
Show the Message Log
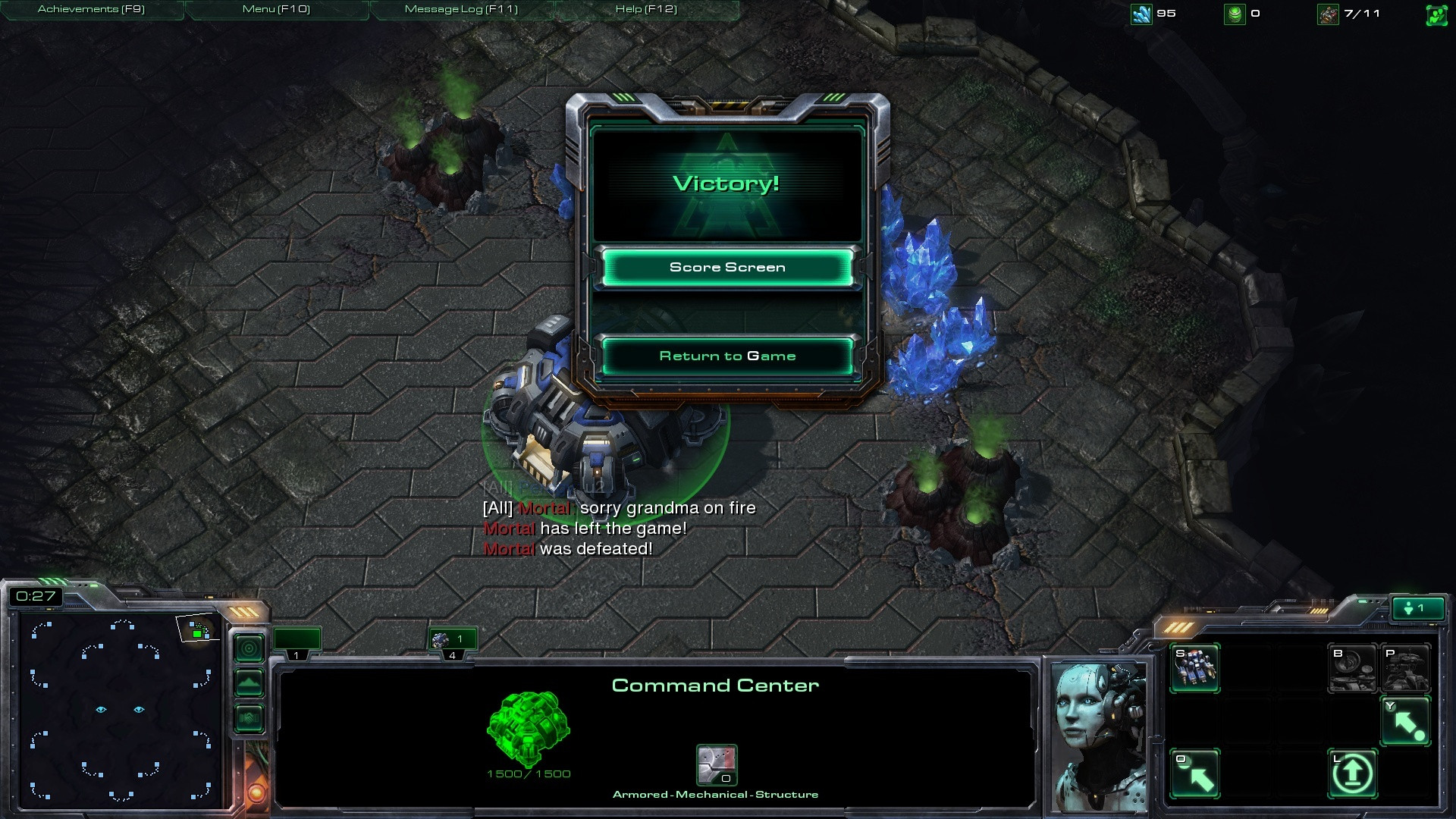[461, 9]
